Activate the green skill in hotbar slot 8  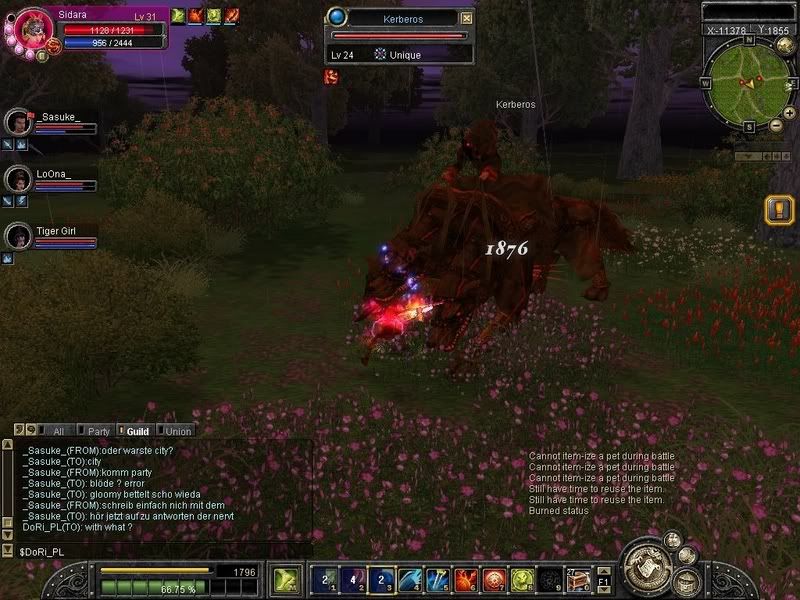pos(521,579)
